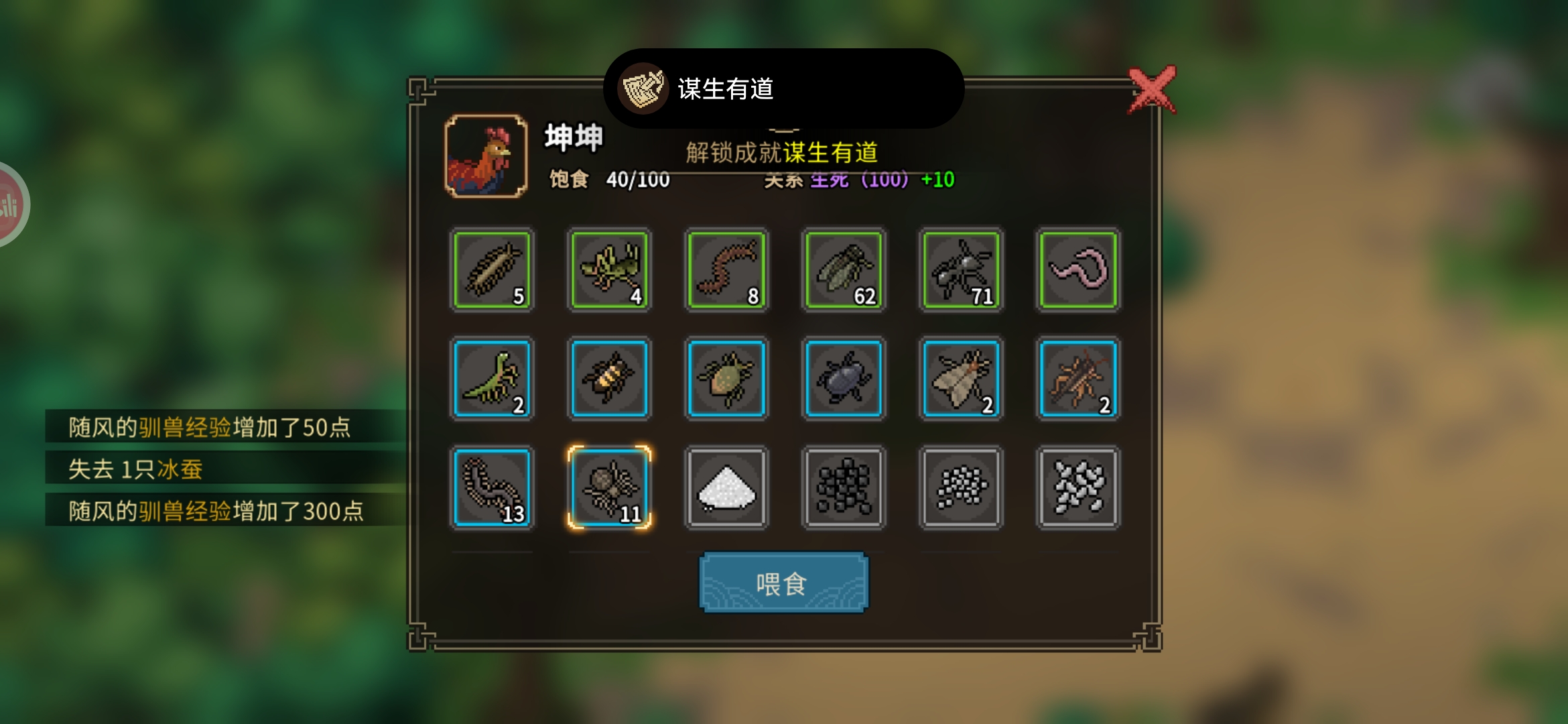
Task: Select the red-brown centipede slot with 8
Action: click(x=726, y=269)
